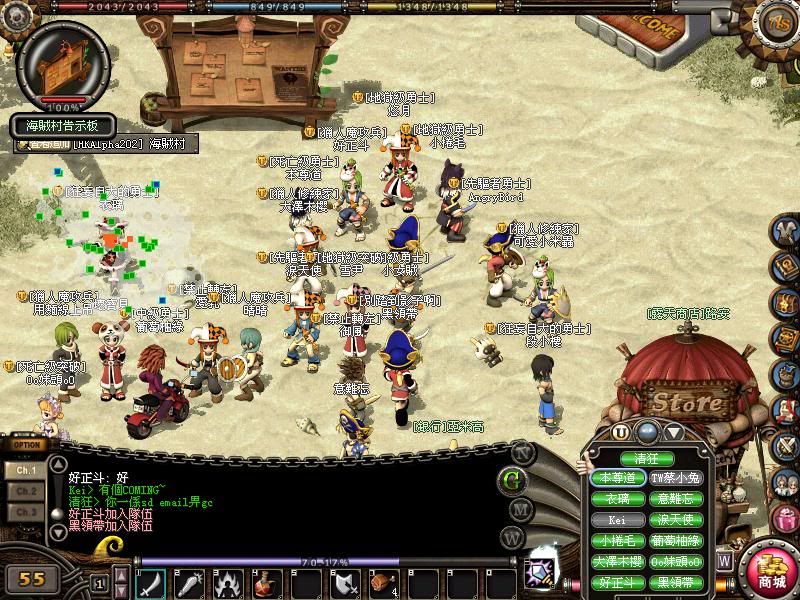Open the OPTION menu
This screenshot has width=800, height=600.
coord(26,445)
